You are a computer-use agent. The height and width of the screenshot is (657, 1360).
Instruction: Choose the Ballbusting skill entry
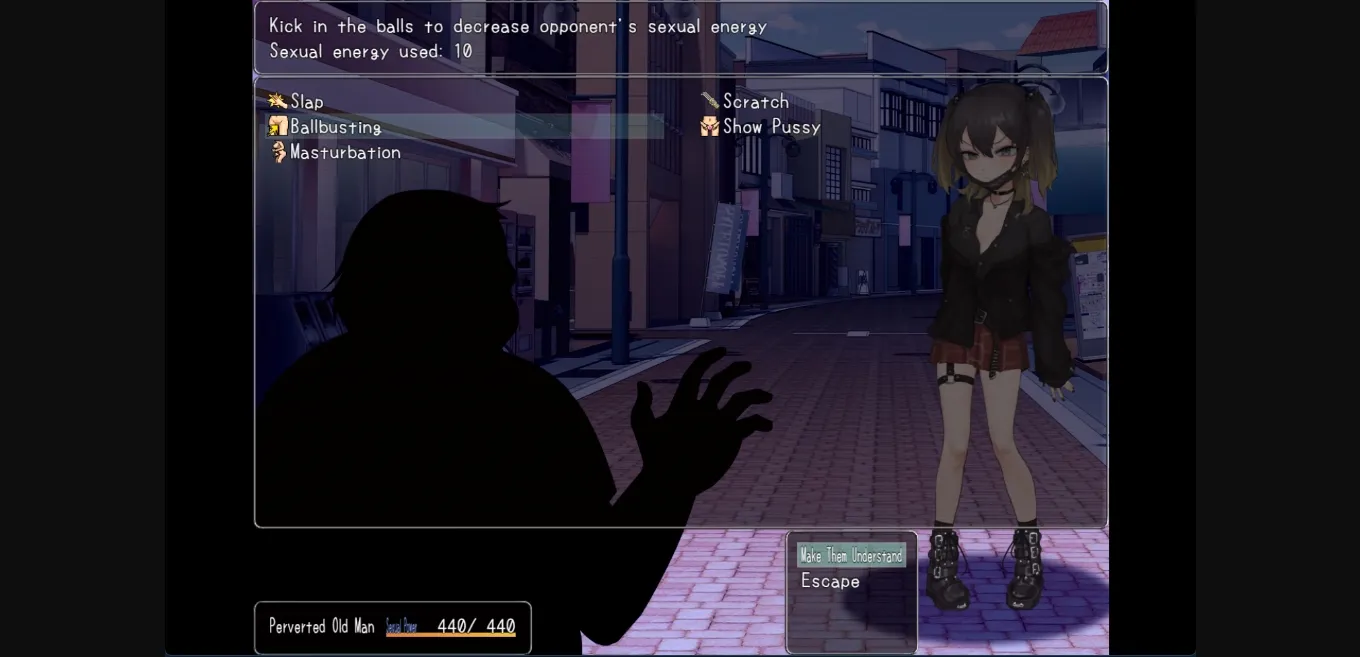(335, 127)
